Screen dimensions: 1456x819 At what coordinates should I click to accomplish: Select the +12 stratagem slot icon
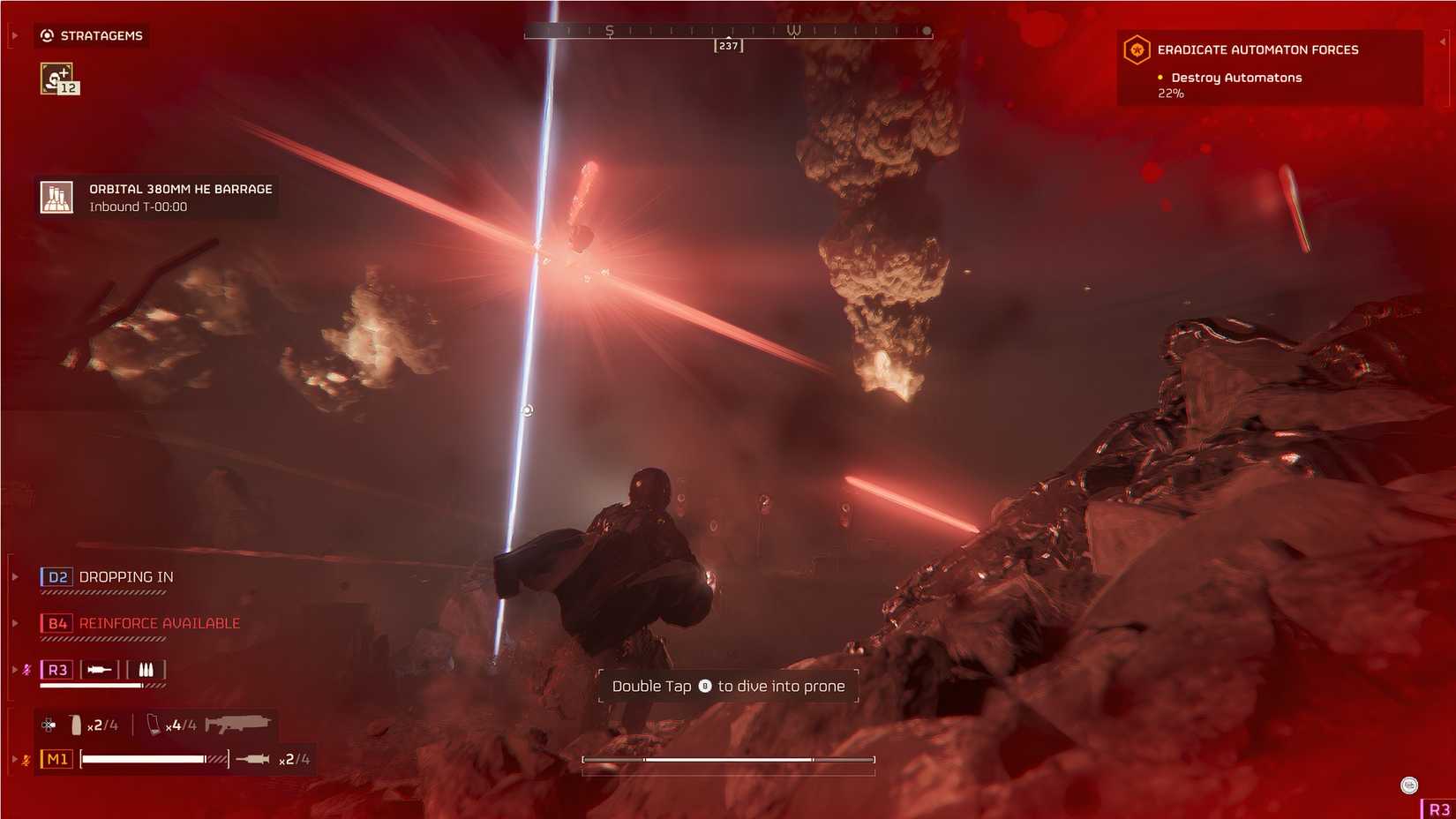[57, 79]
